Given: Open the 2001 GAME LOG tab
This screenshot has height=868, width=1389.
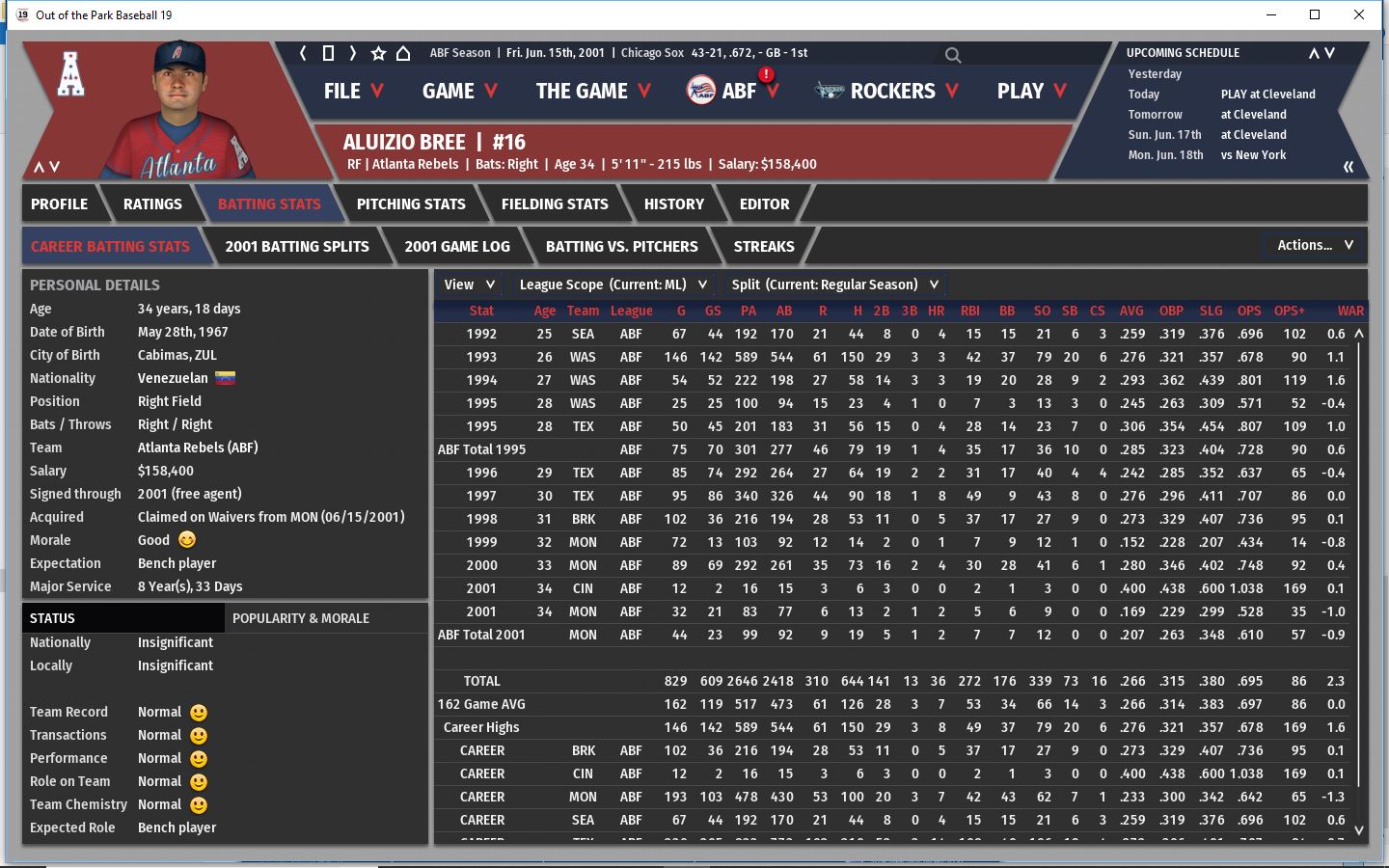Looking at the screenshot, I should tap(457, 247).
